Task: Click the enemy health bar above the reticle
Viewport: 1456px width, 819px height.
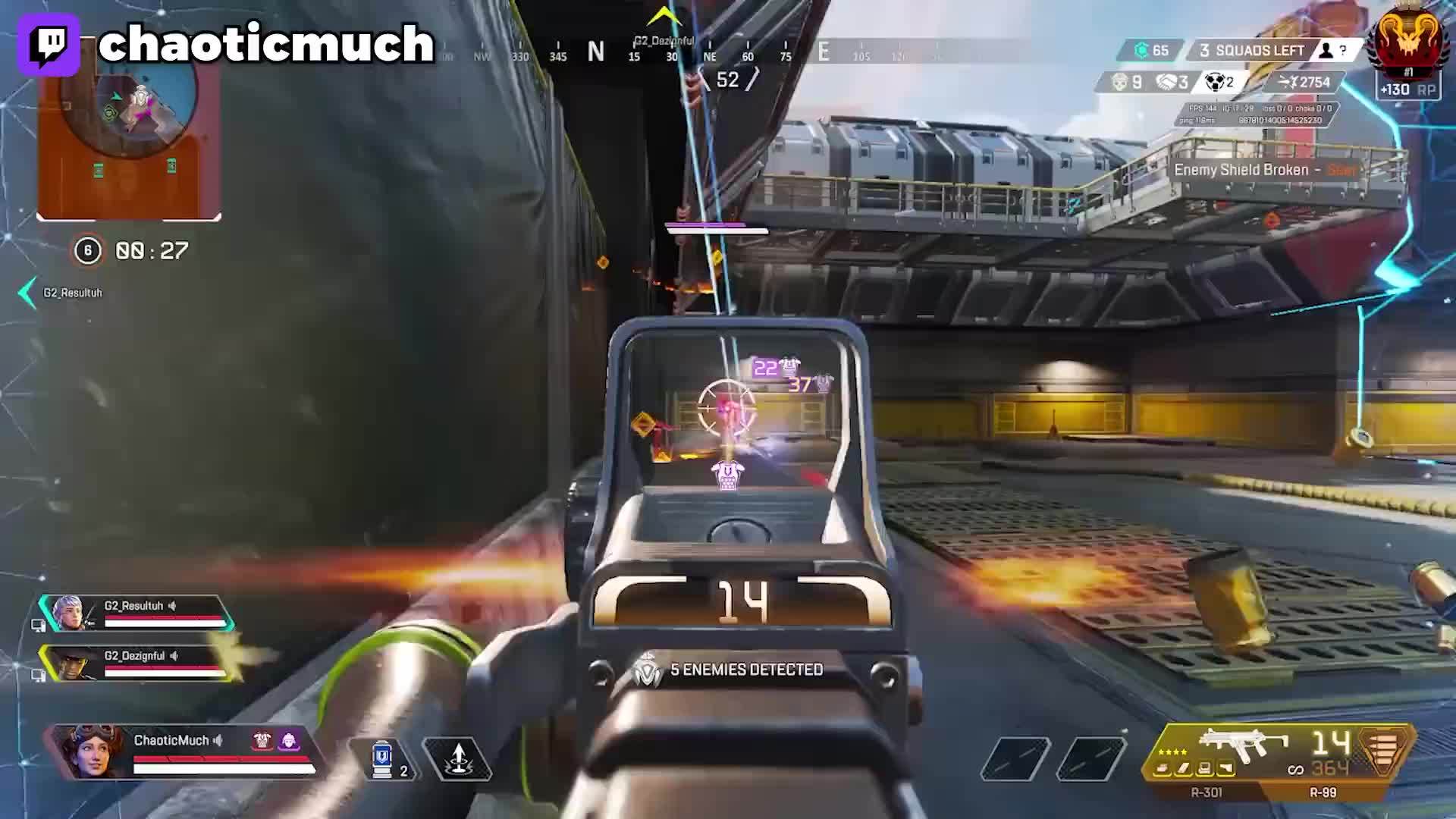Action: coord(717,227)
